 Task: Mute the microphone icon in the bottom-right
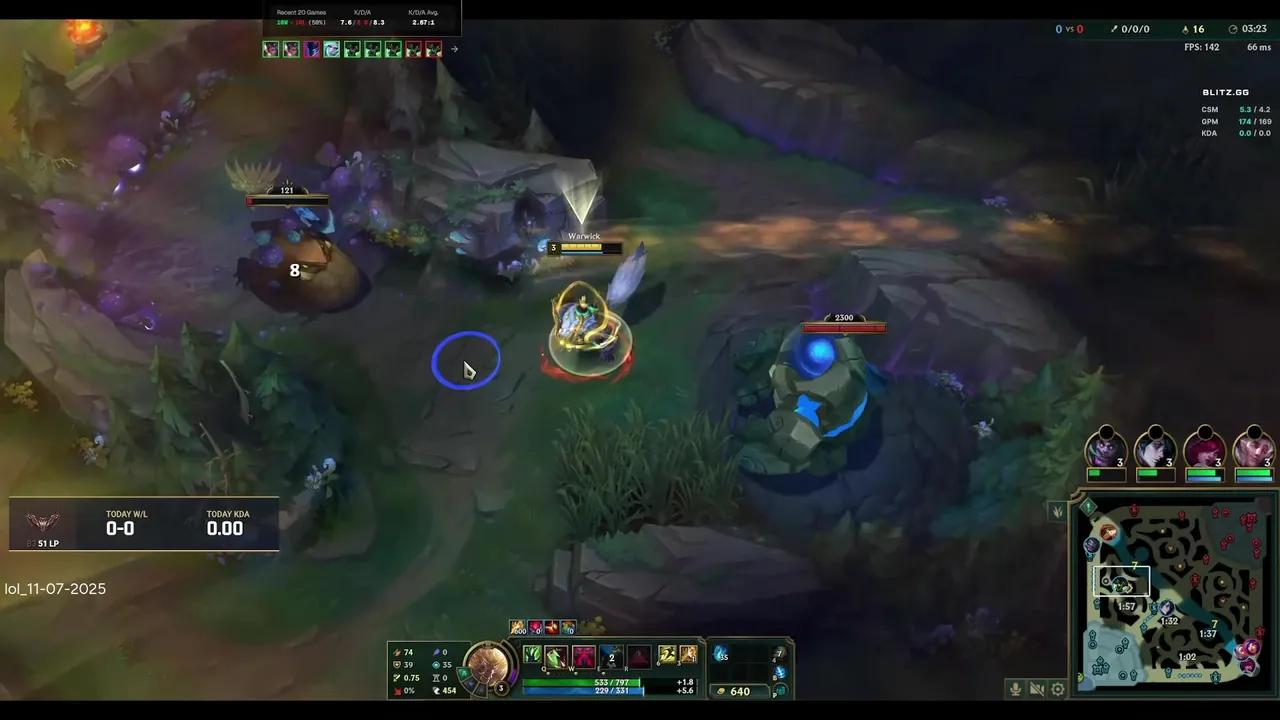click(1015, 689)
